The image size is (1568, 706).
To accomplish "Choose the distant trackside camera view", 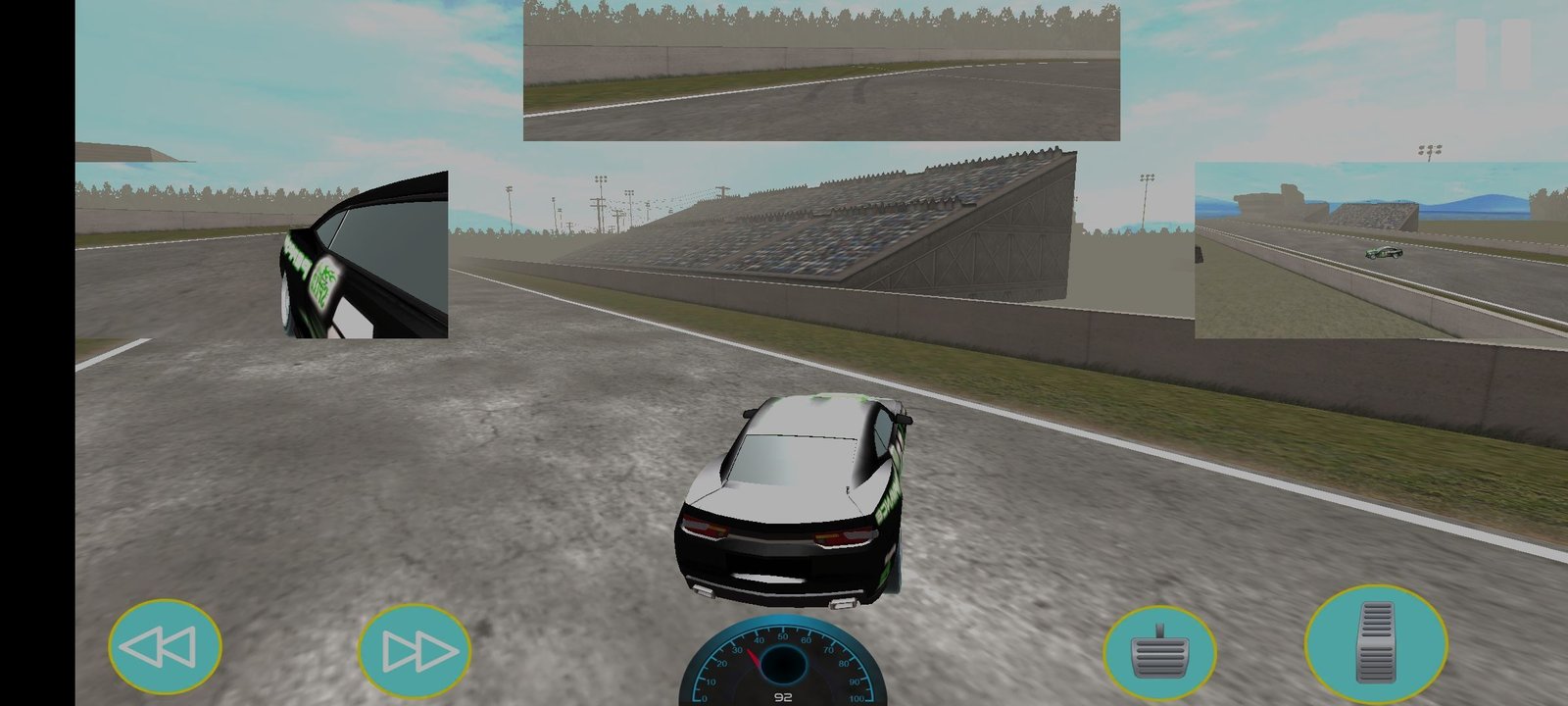I will click(1380, 250).
